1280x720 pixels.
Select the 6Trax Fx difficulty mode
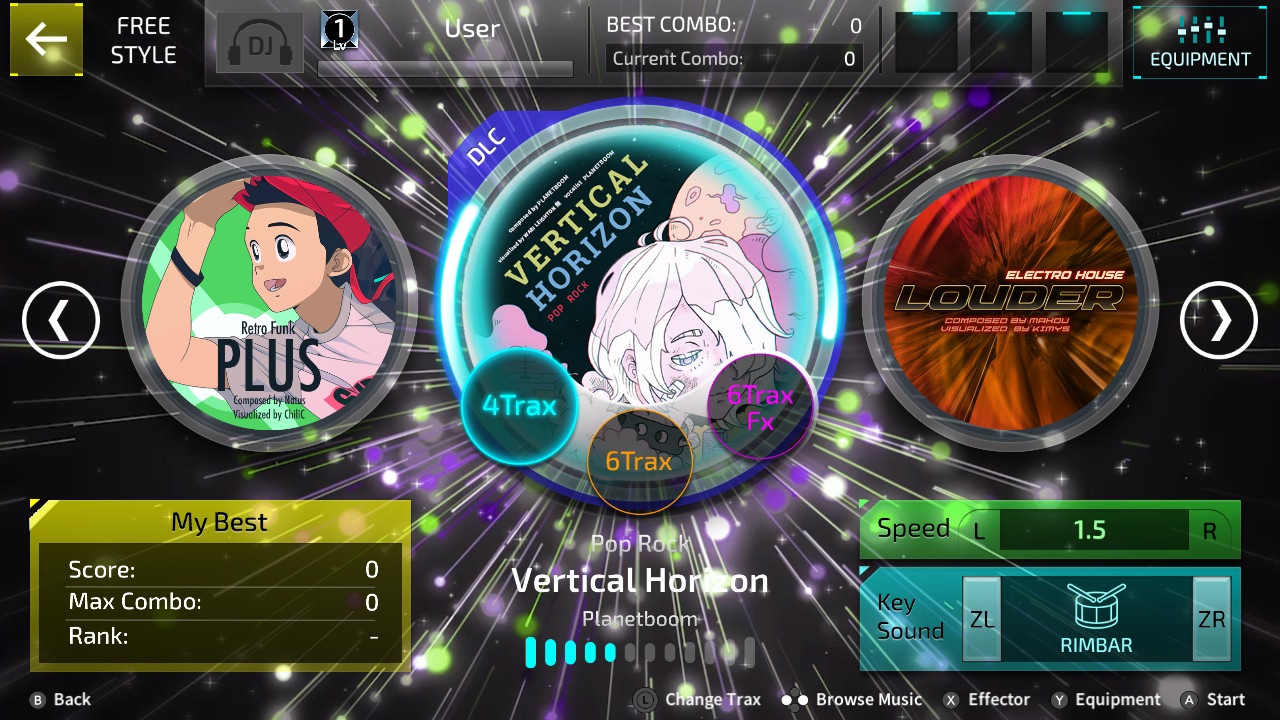click(760, 404)
